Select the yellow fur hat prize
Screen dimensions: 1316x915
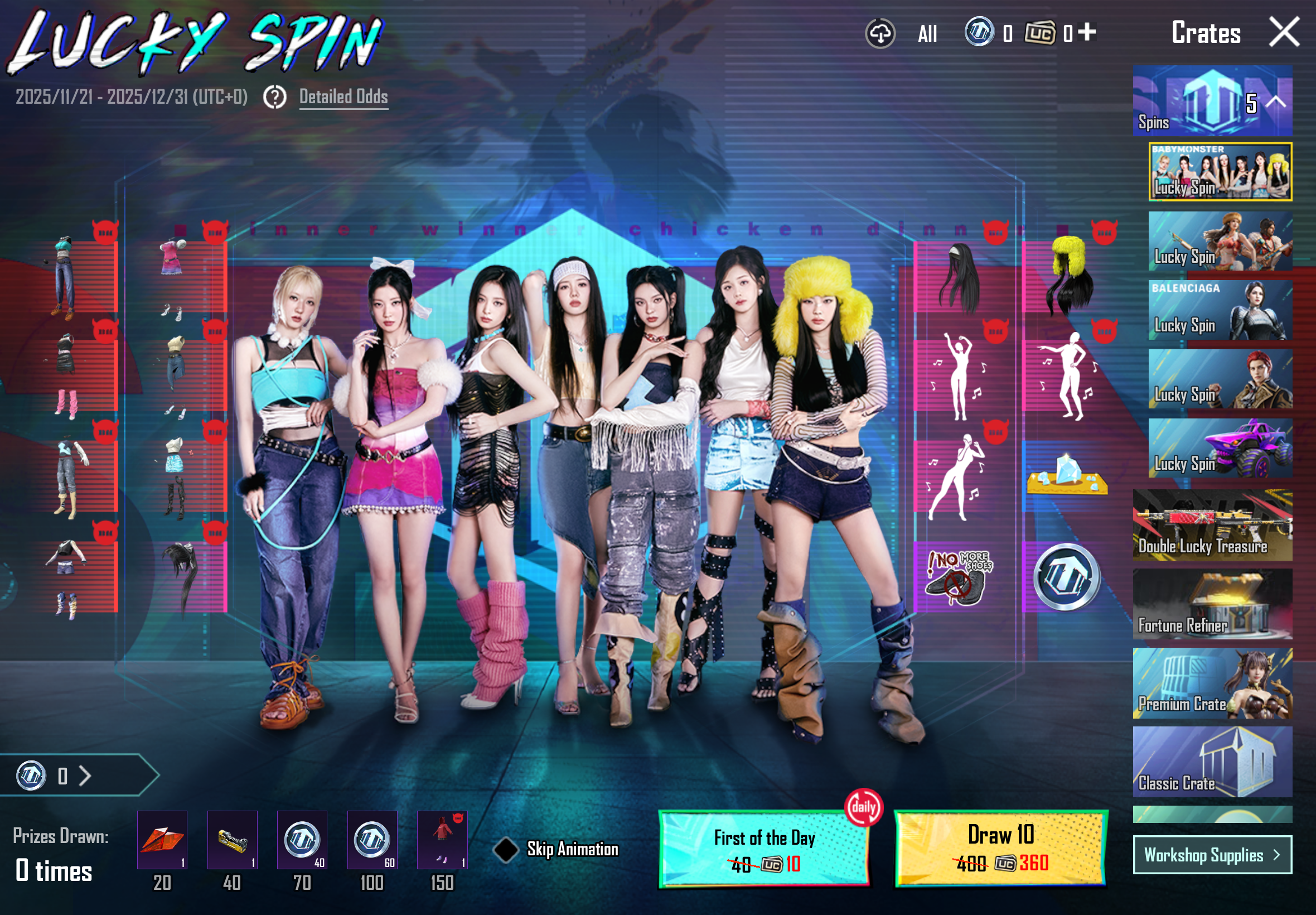pos(1067,275)
